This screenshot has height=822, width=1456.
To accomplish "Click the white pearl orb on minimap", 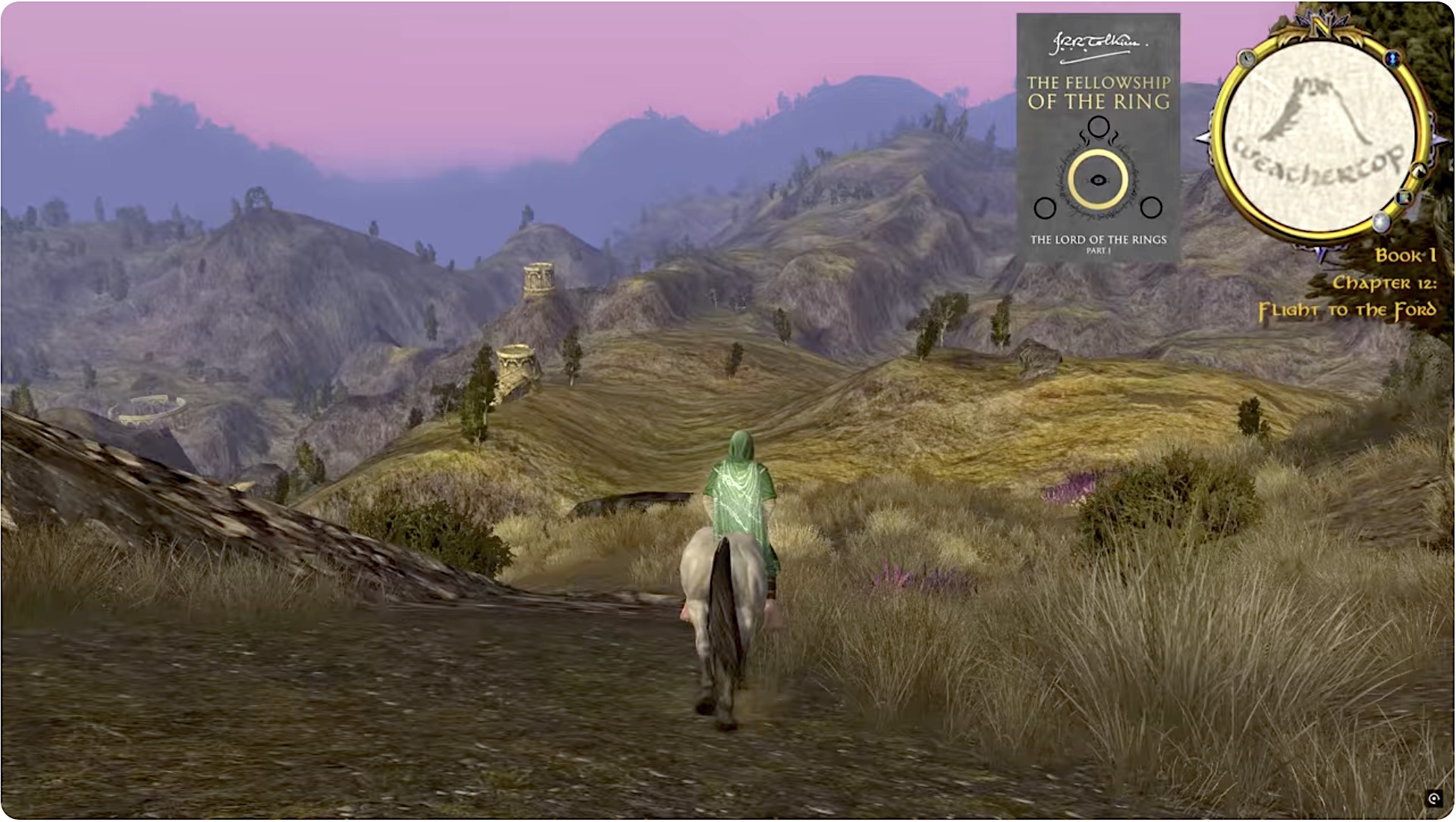I will tap(1380, 222).
